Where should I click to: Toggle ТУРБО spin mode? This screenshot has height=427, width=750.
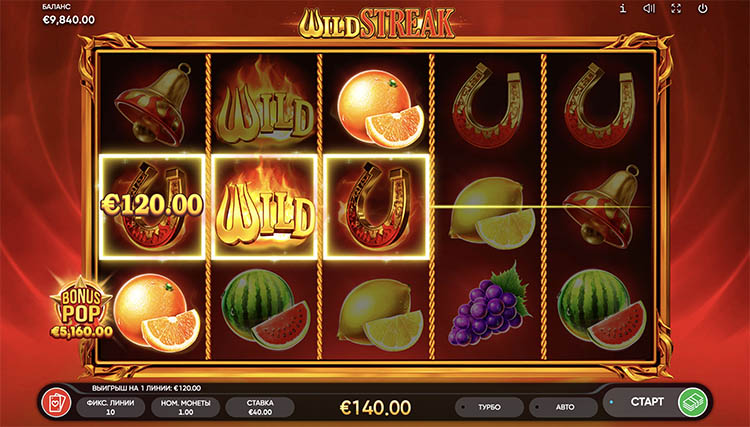point(489,408)
